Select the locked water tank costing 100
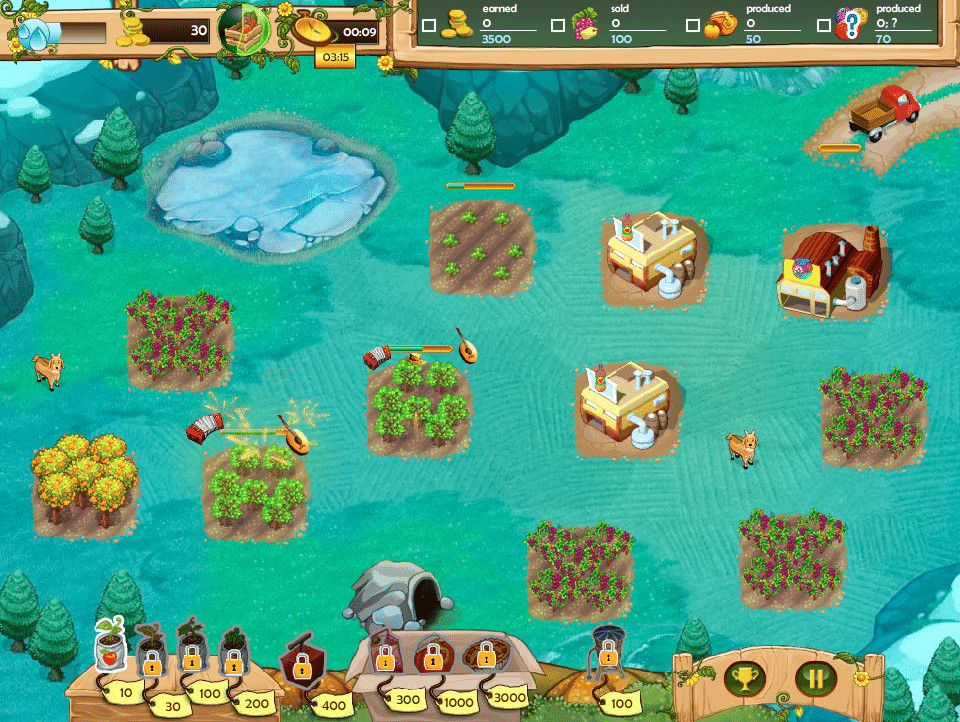This screenshot has height=722, width=960. (606, 650)
